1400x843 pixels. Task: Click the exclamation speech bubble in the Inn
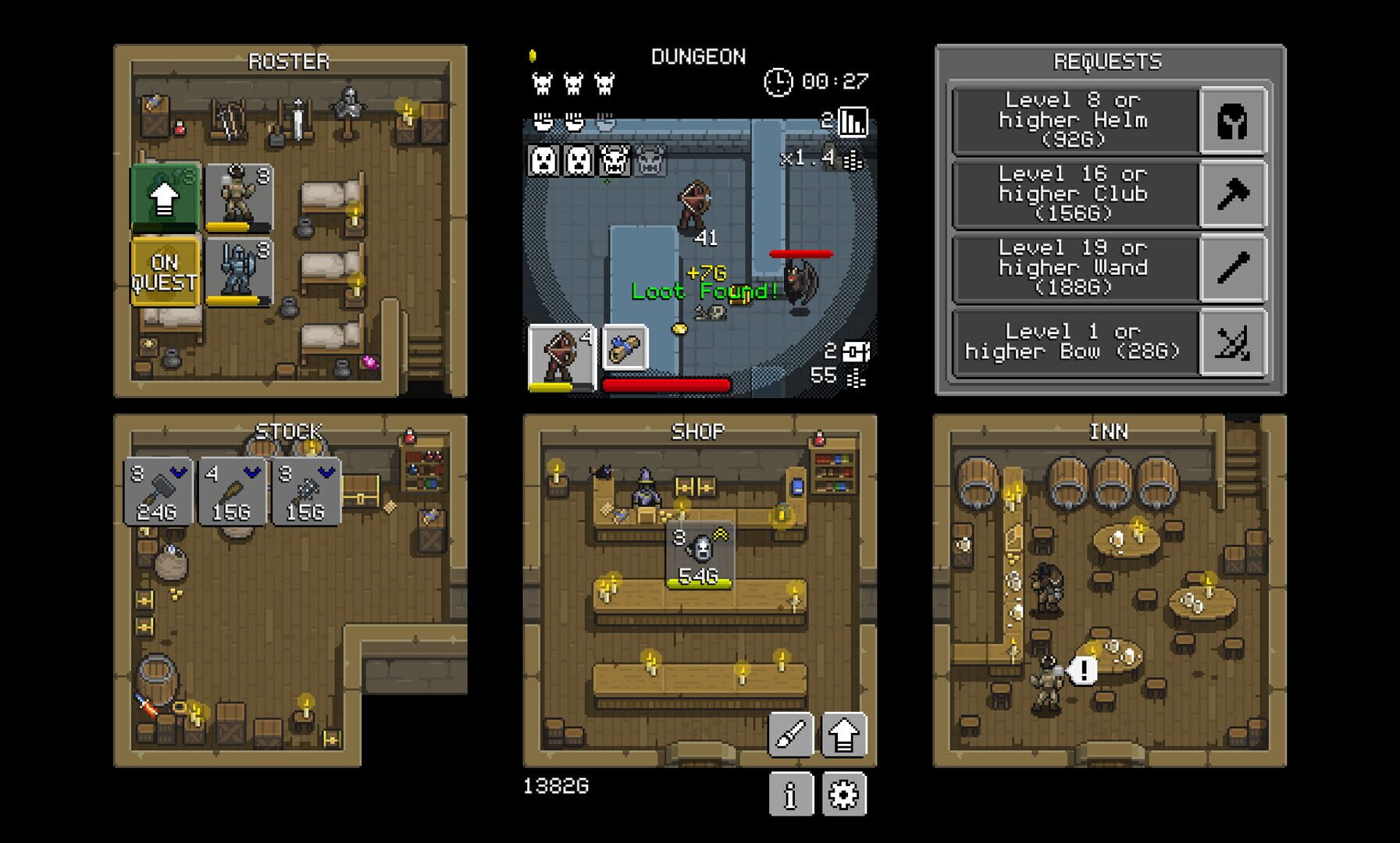tap(1085, 670)
